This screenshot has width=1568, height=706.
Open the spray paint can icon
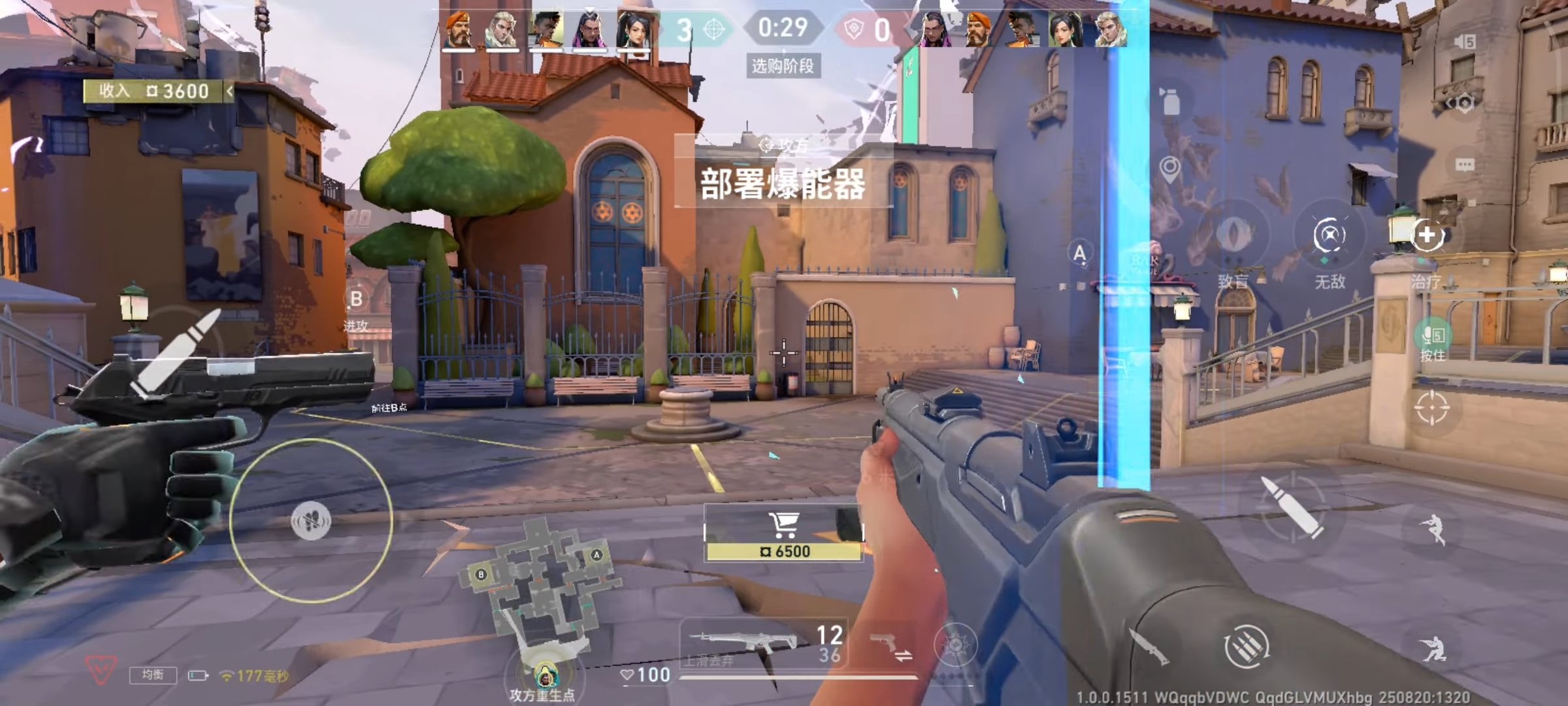(1171, 101)
